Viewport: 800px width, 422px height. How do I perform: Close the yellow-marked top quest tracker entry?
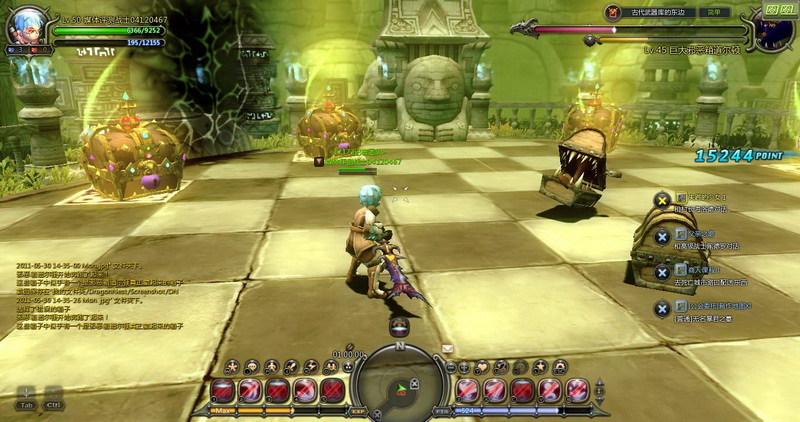(x=661, y=200)
